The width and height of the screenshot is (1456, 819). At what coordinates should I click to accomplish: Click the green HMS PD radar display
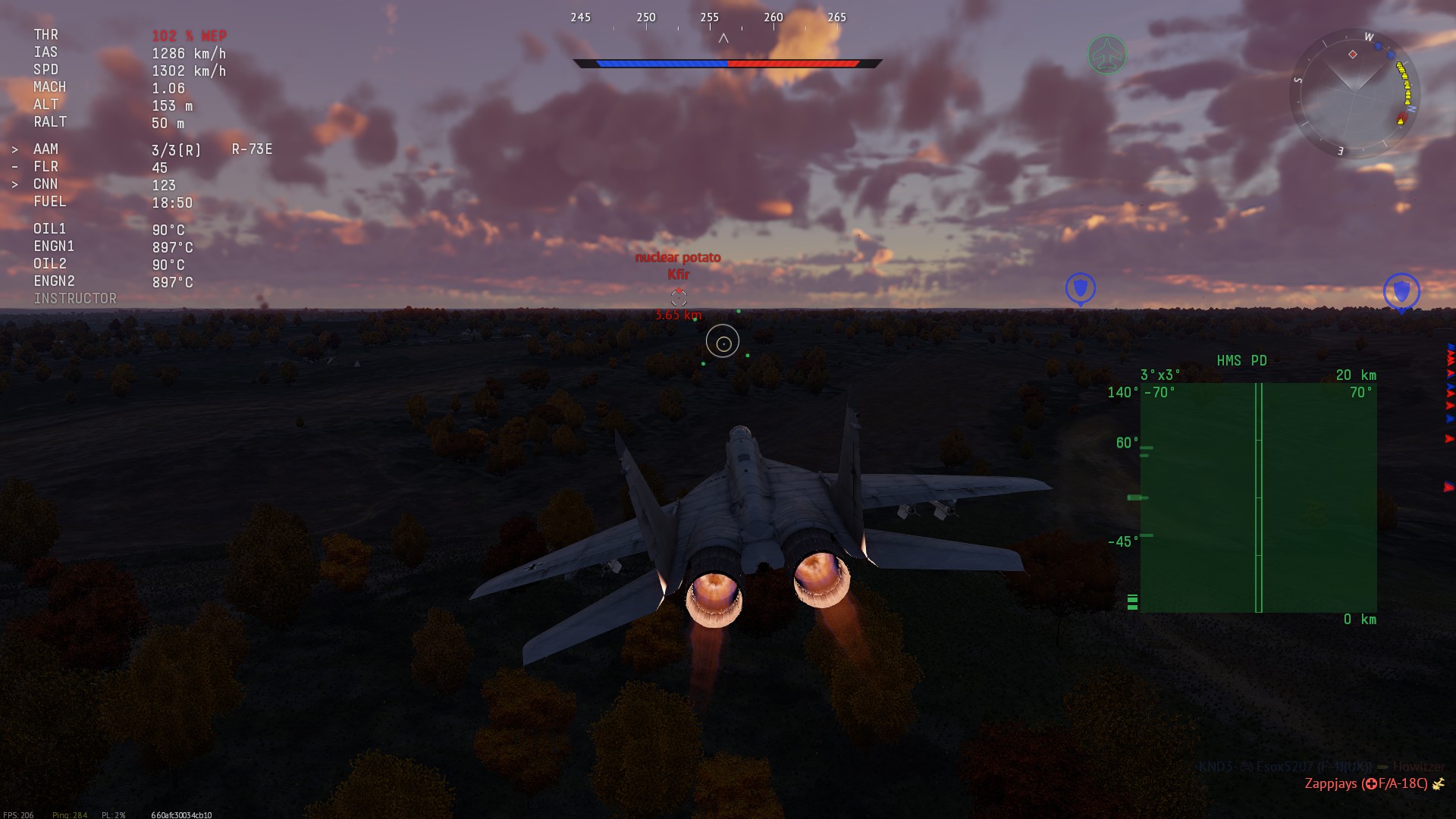(x=1258, y=497)
